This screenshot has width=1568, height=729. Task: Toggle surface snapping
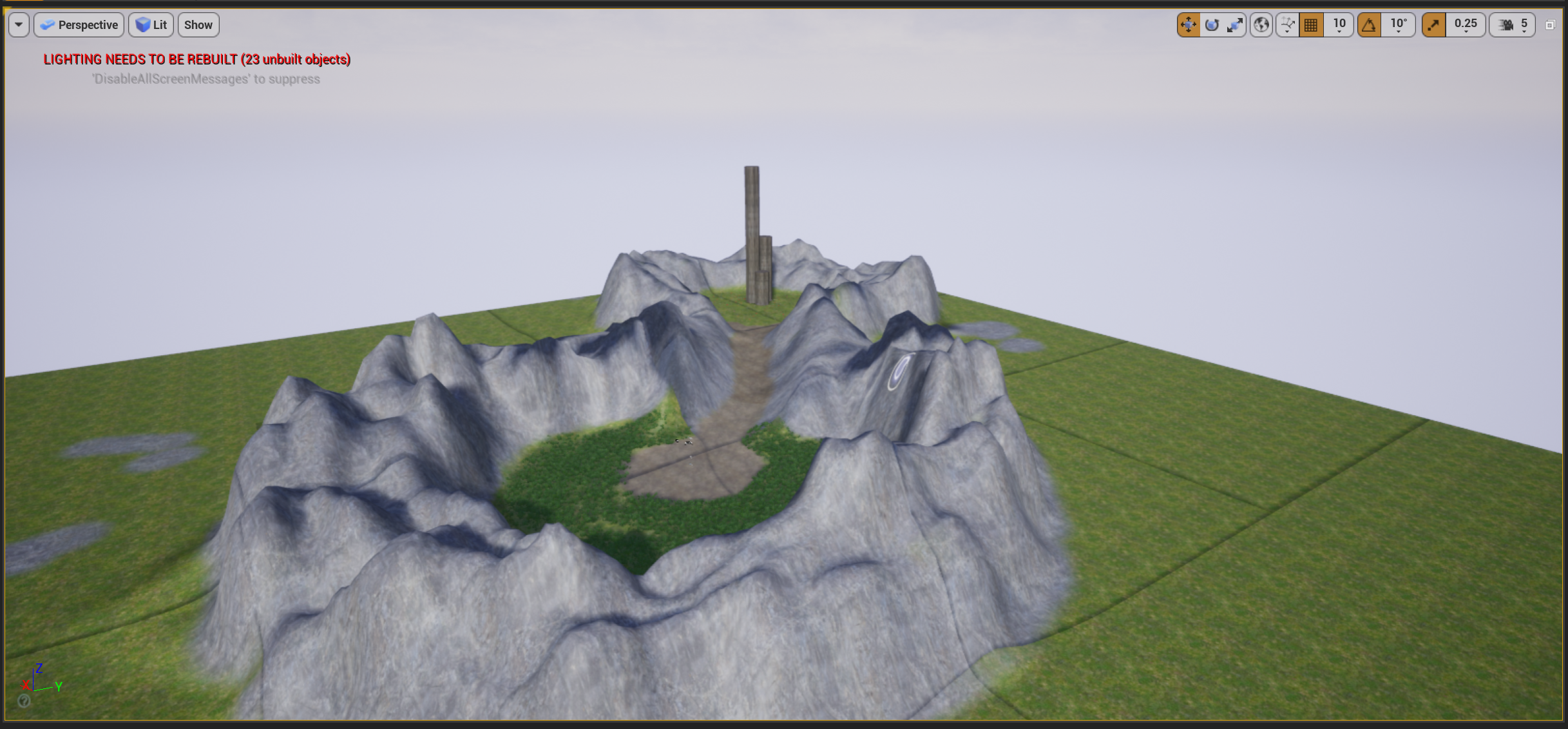pyautogui.click(x=1286, y=24)
